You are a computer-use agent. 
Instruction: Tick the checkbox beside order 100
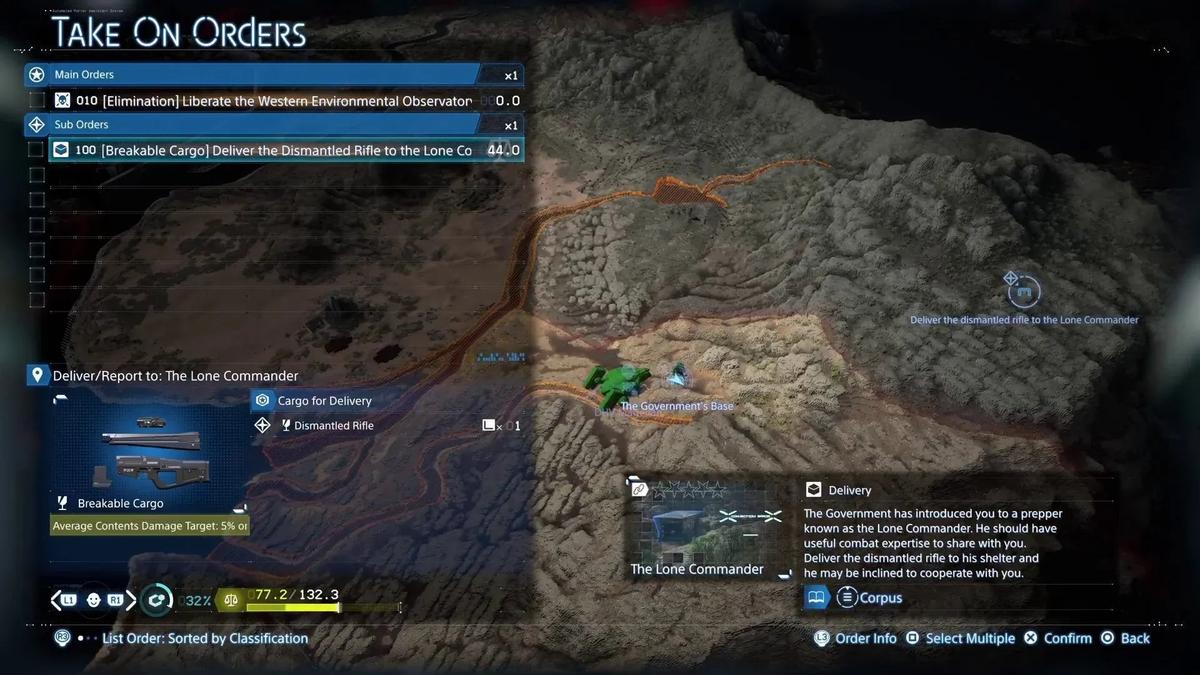[37, 150]
